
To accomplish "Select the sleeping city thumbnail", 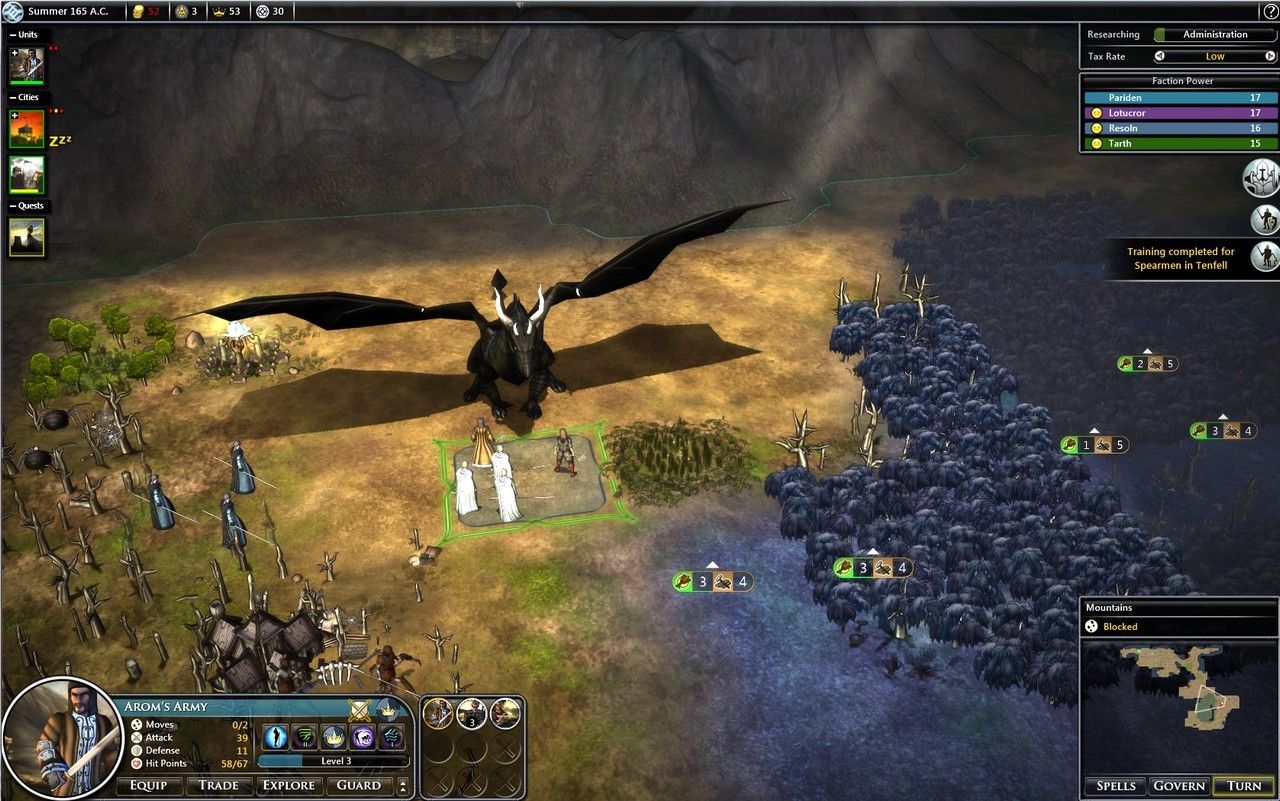I will [27, 130].
